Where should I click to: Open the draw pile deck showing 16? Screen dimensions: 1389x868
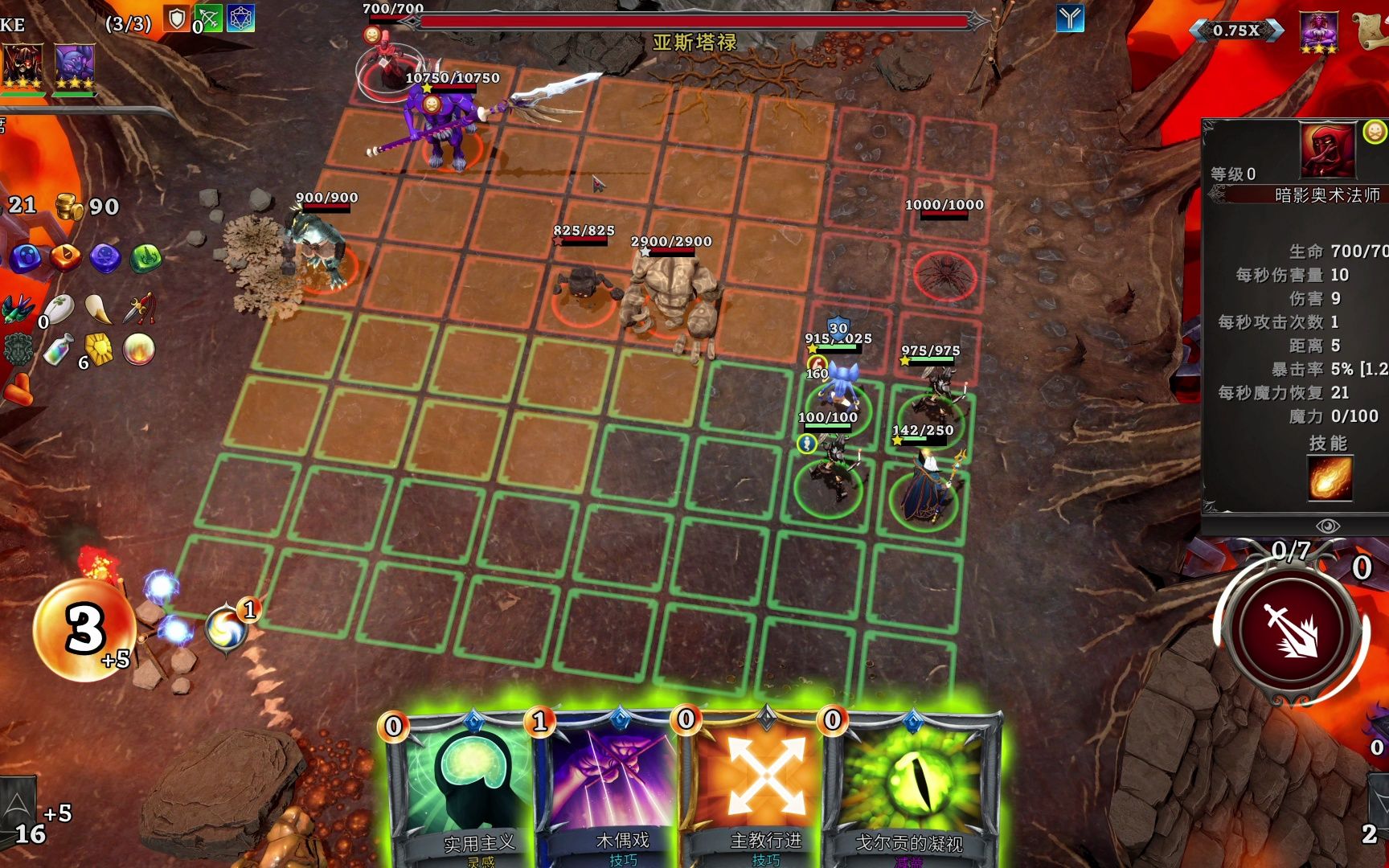coord(19,812)
